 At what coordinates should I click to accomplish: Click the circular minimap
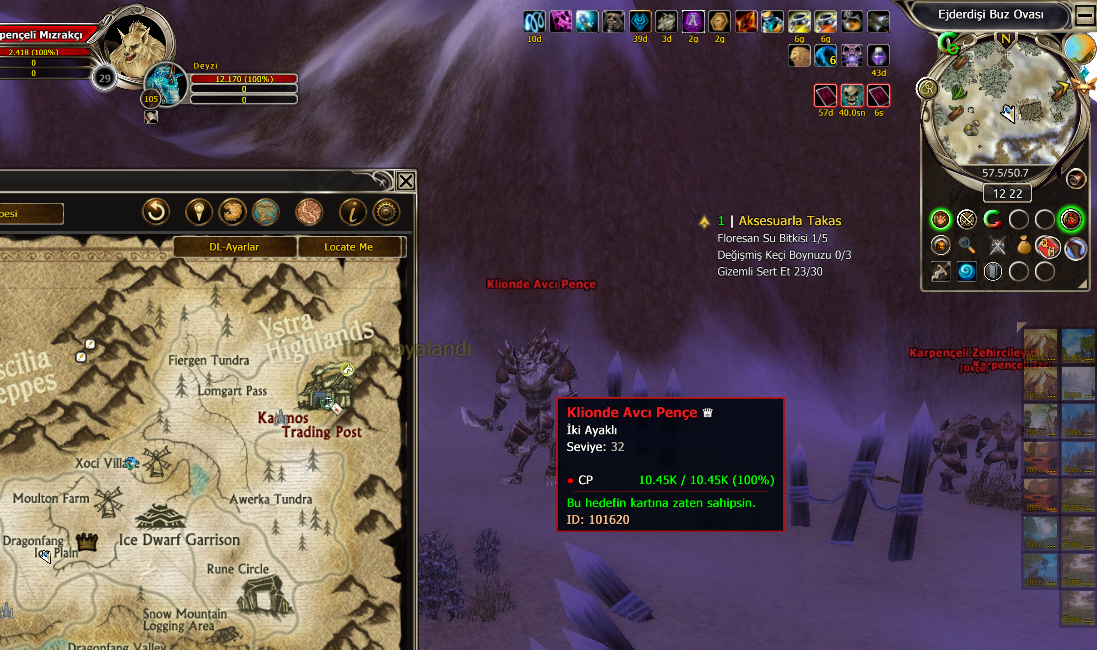(x=1004, y=108)
